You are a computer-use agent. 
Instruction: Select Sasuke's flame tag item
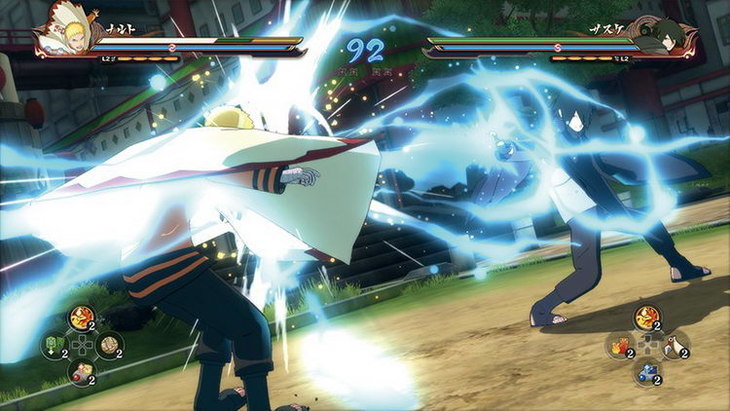(x=619, y=345)
